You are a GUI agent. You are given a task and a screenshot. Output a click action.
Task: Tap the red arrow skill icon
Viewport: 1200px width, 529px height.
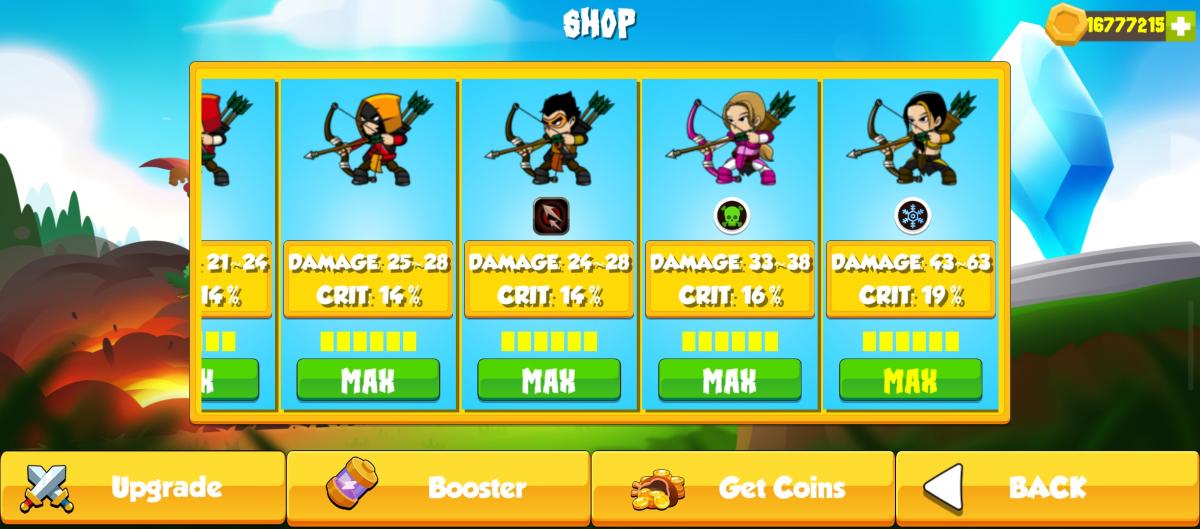pos(549,215)
